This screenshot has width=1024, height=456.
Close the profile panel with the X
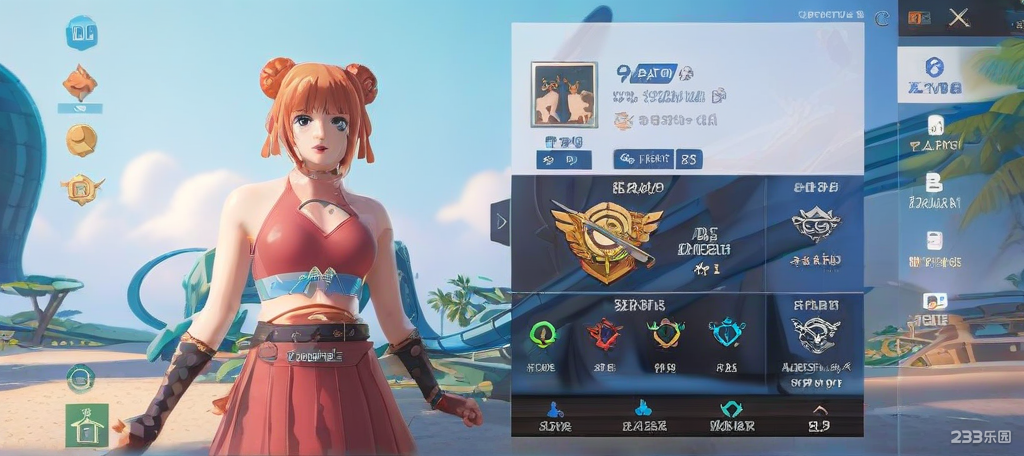coord(959,17)
